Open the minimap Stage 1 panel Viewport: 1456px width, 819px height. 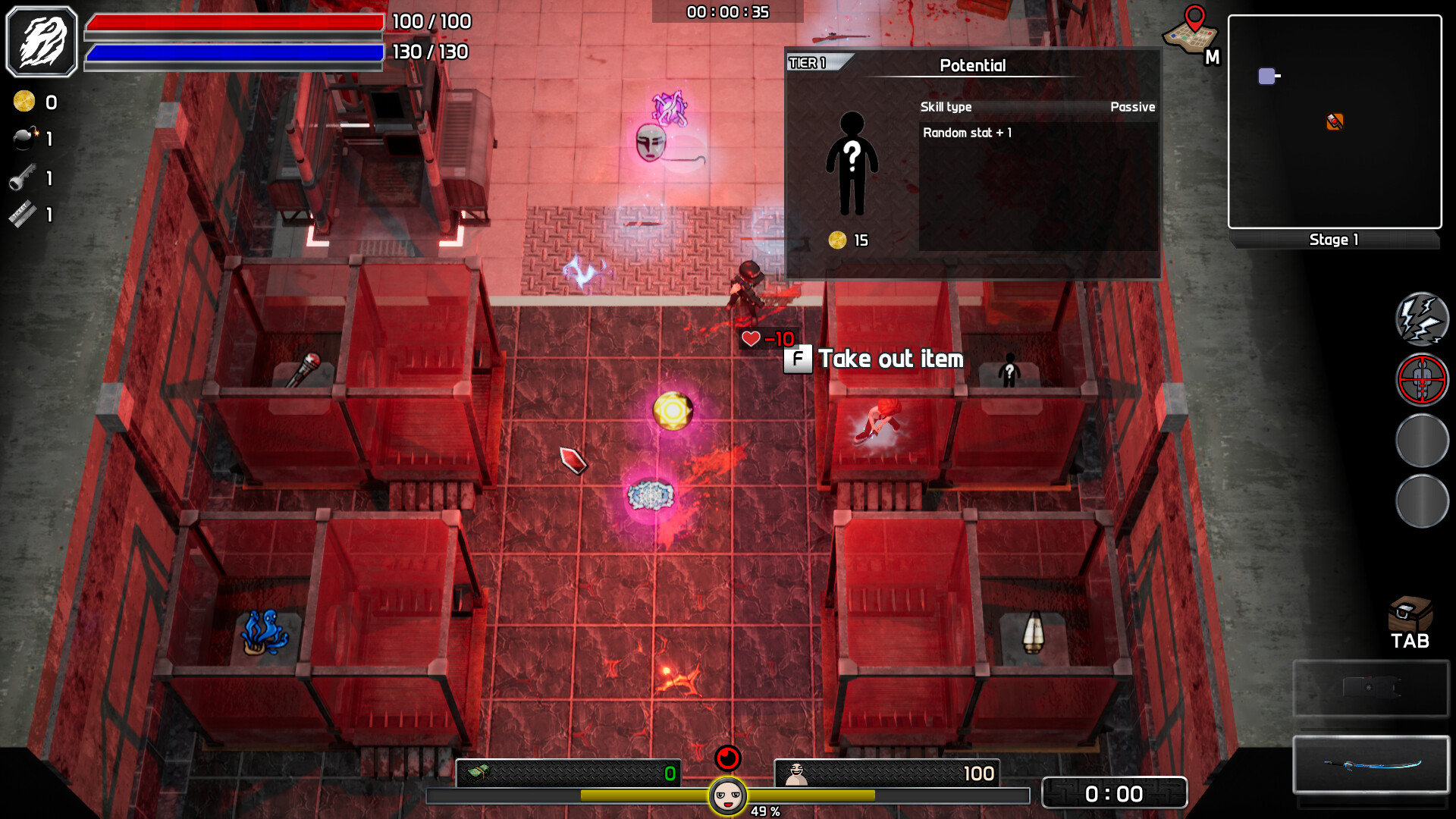(x=1335, y=121)
